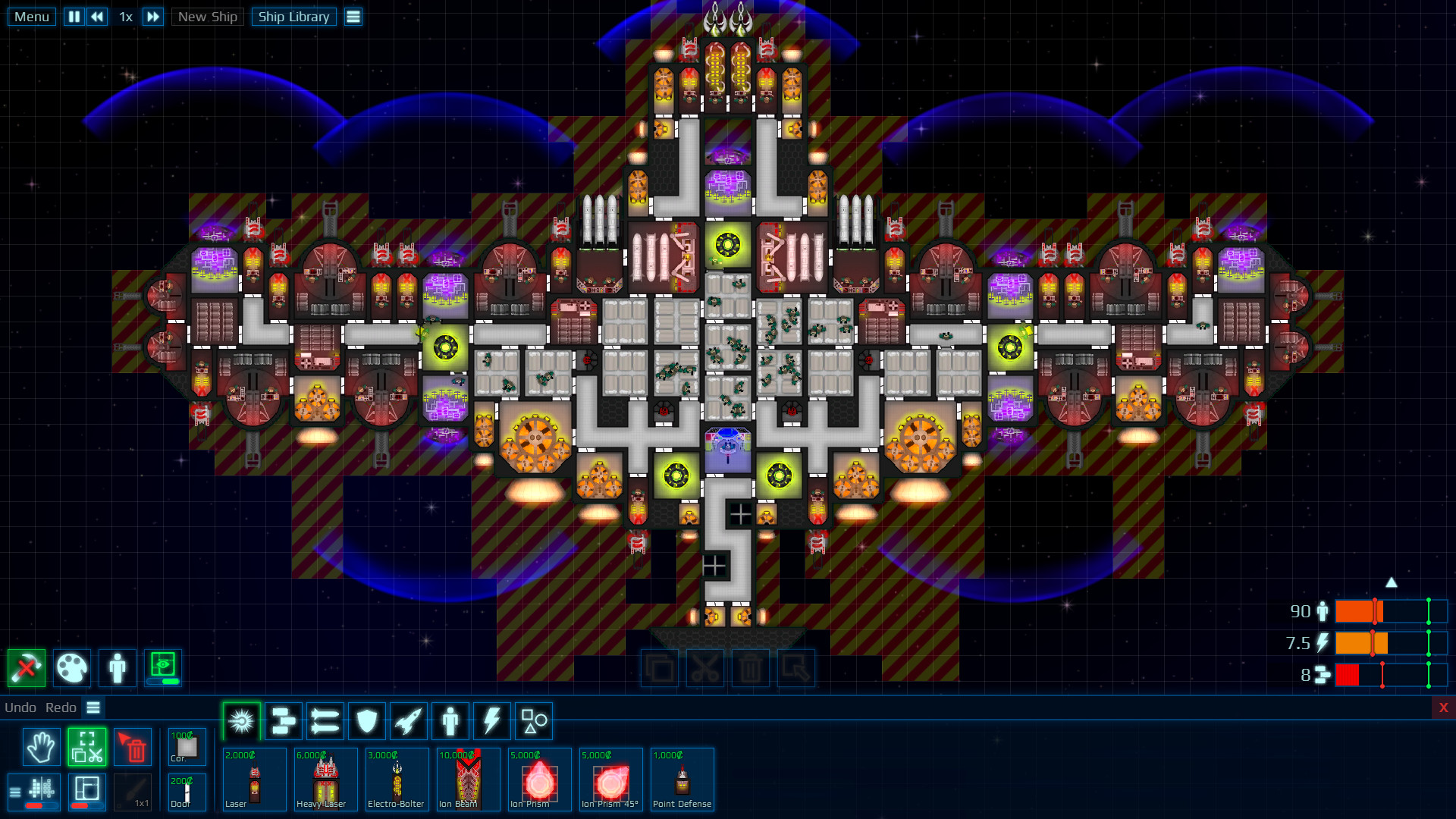Open the top toolbar hamburger menu

[x=353, y=16]
